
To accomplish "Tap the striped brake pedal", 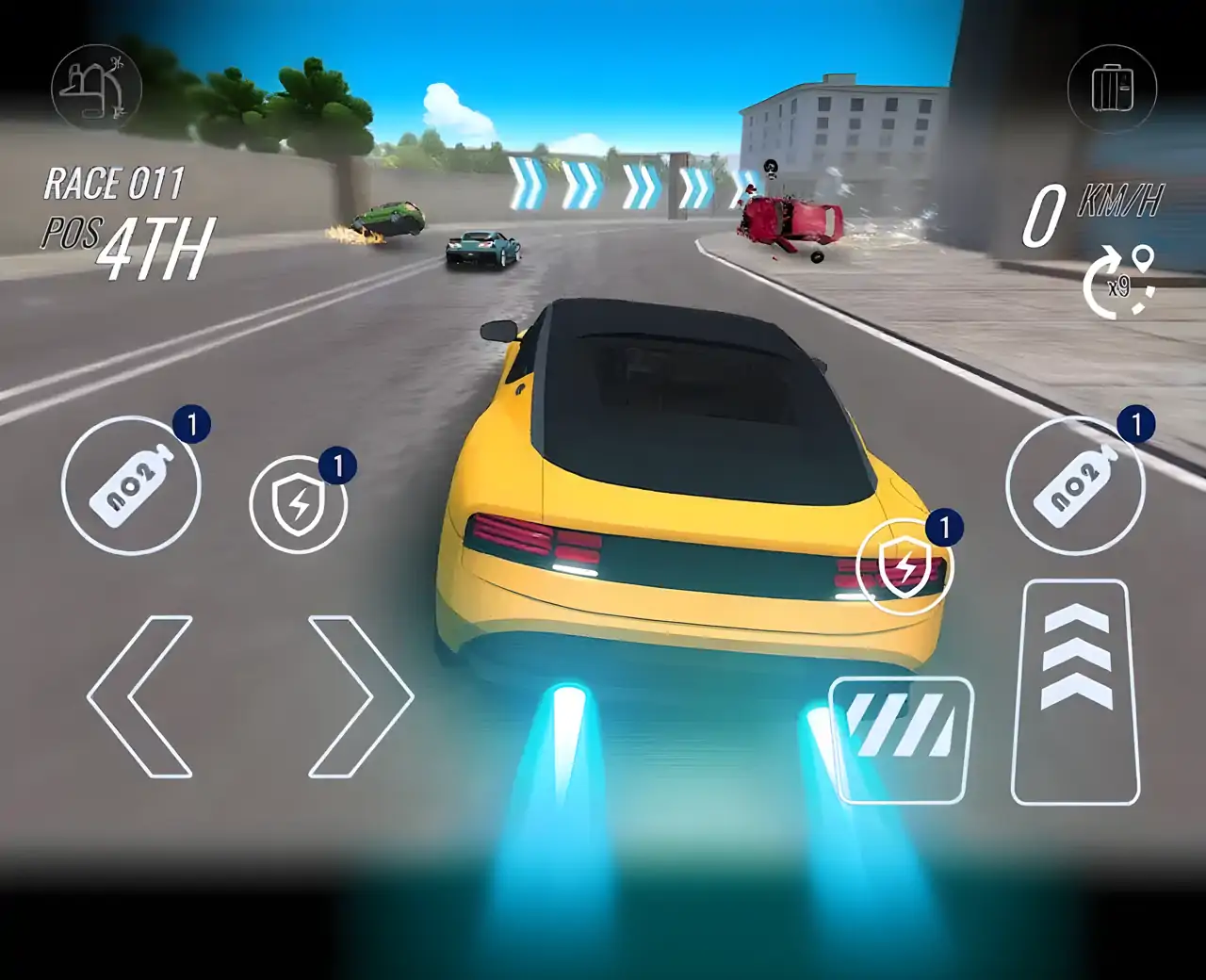I will [x=901, y=740].
